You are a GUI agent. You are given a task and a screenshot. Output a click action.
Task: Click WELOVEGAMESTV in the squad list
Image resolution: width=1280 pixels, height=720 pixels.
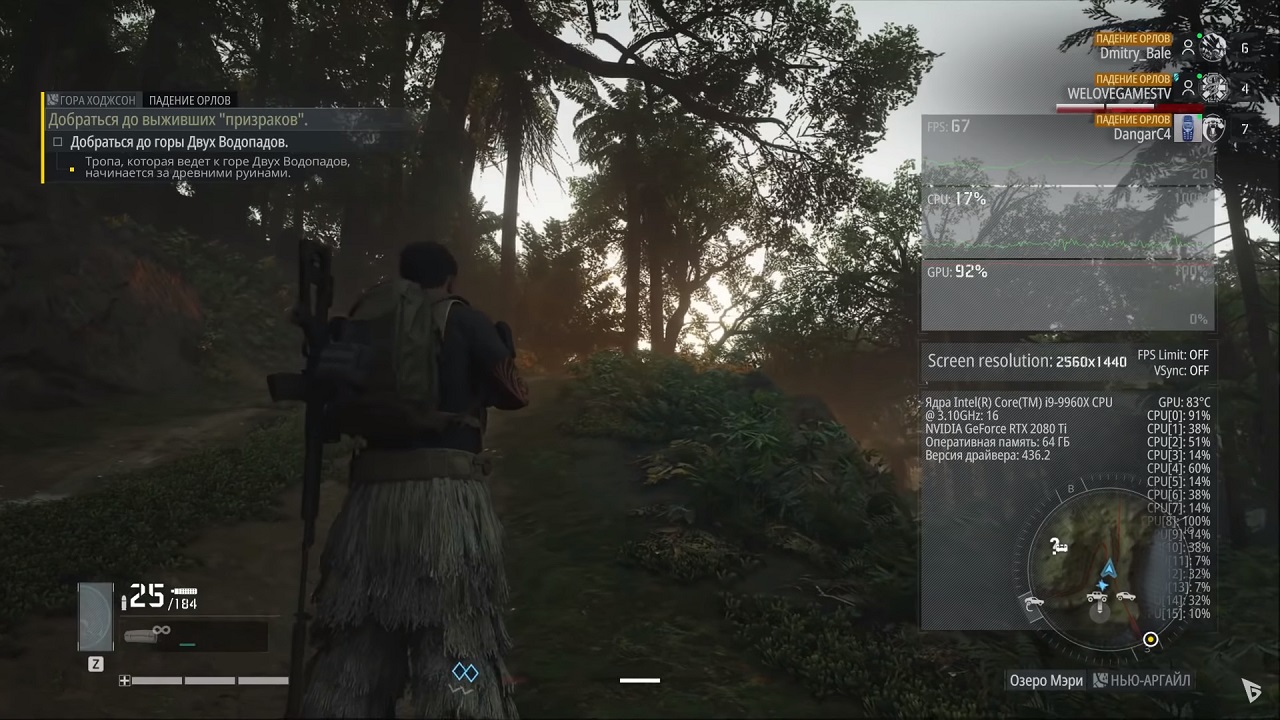point(1119,93)
